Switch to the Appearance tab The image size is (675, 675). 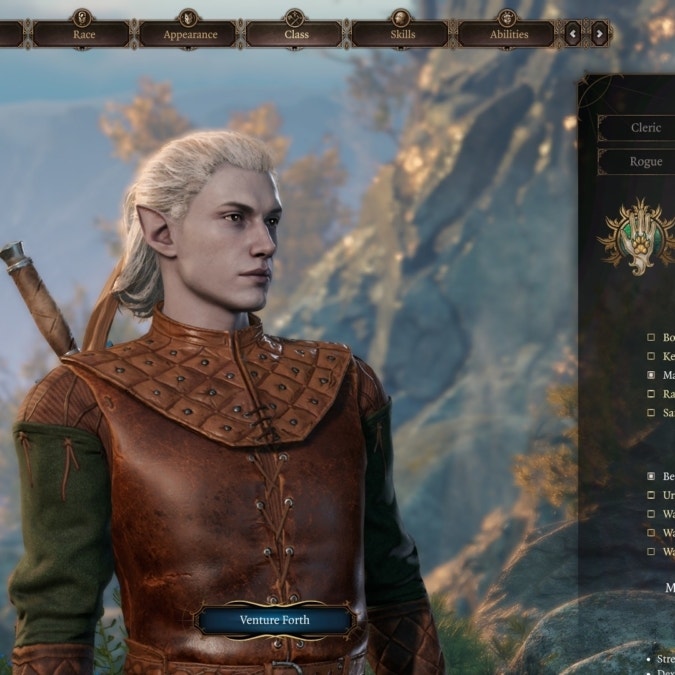(190, 34)
